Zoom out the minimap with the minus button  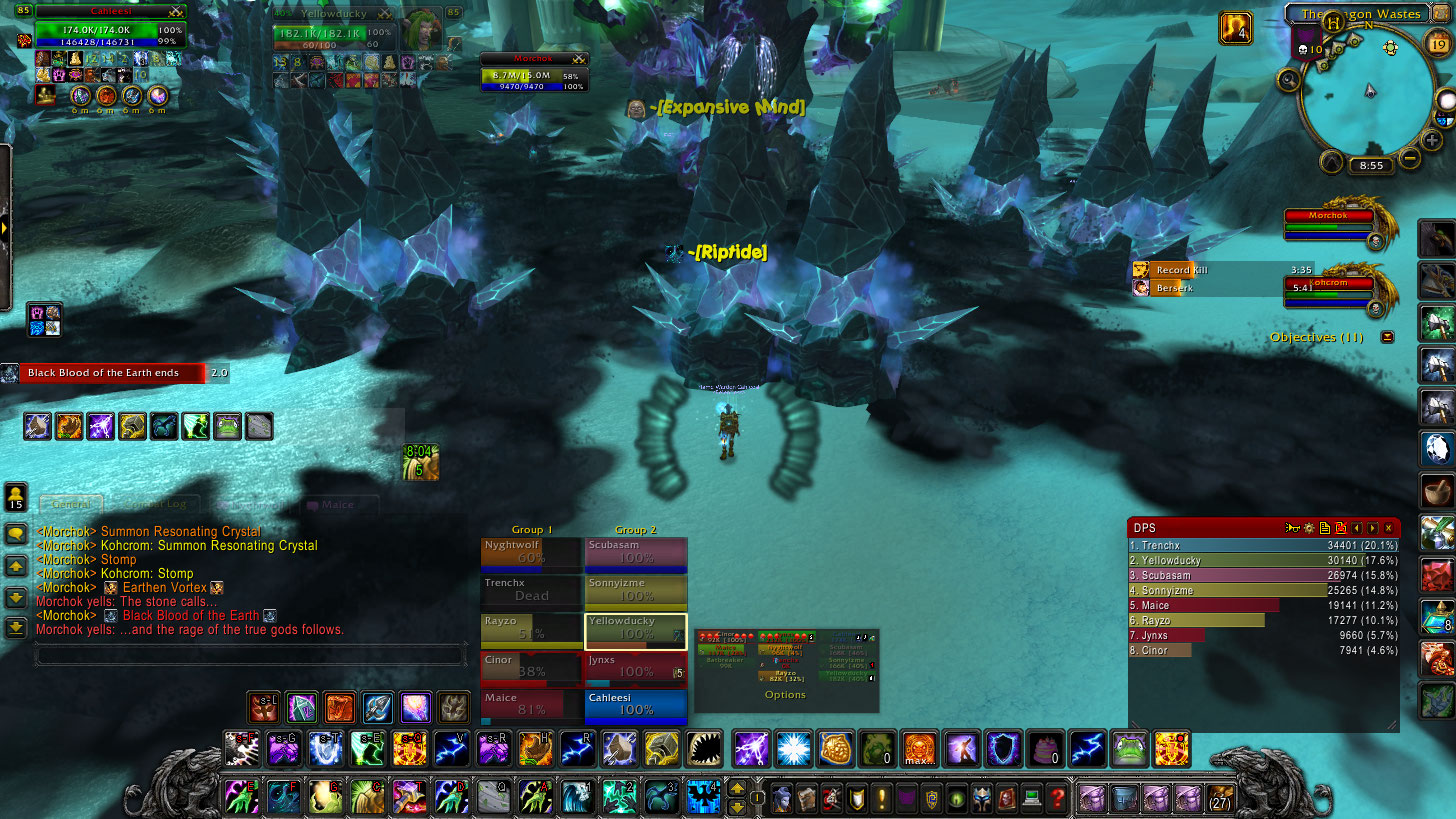(x=1410, y=157)
